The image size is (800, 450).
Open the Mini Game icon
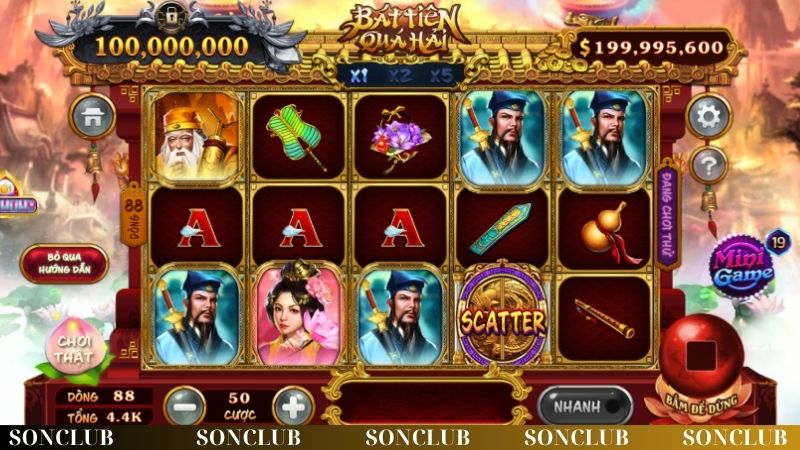click(x=744, y=267)
